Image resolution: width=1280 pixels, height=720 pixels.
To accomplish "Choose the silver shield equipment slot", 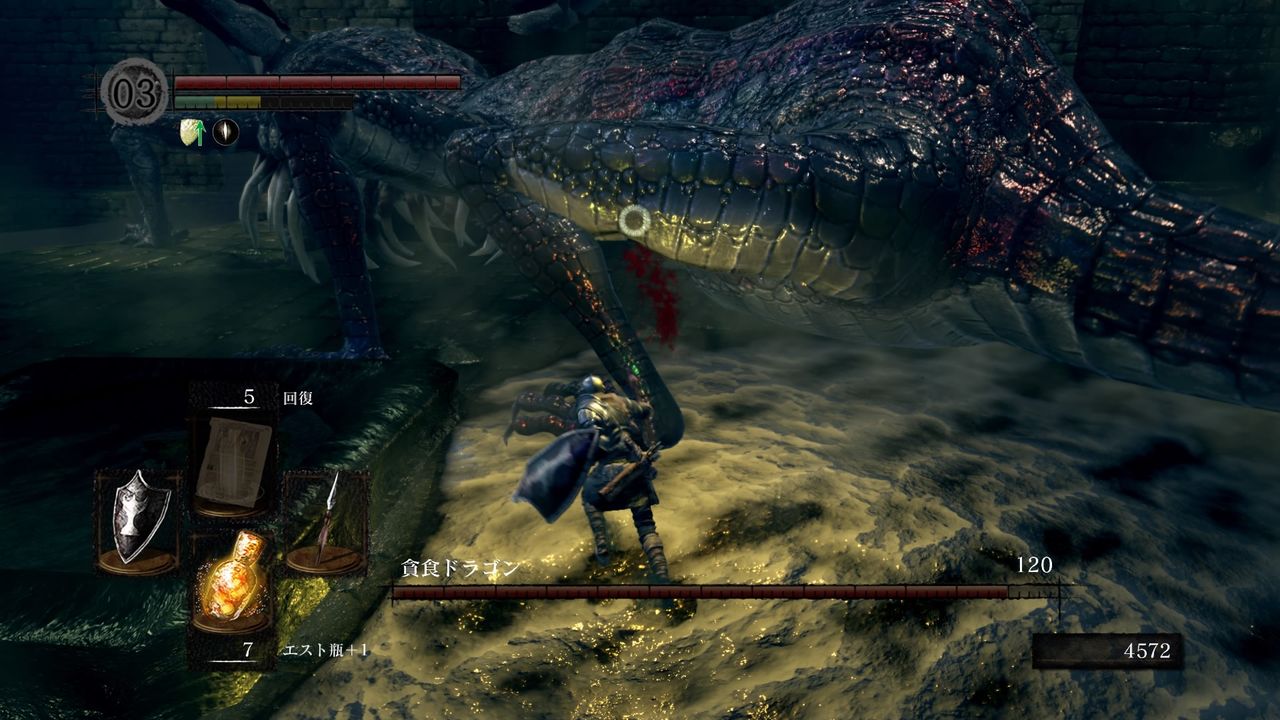I will (x=139, y=521).
